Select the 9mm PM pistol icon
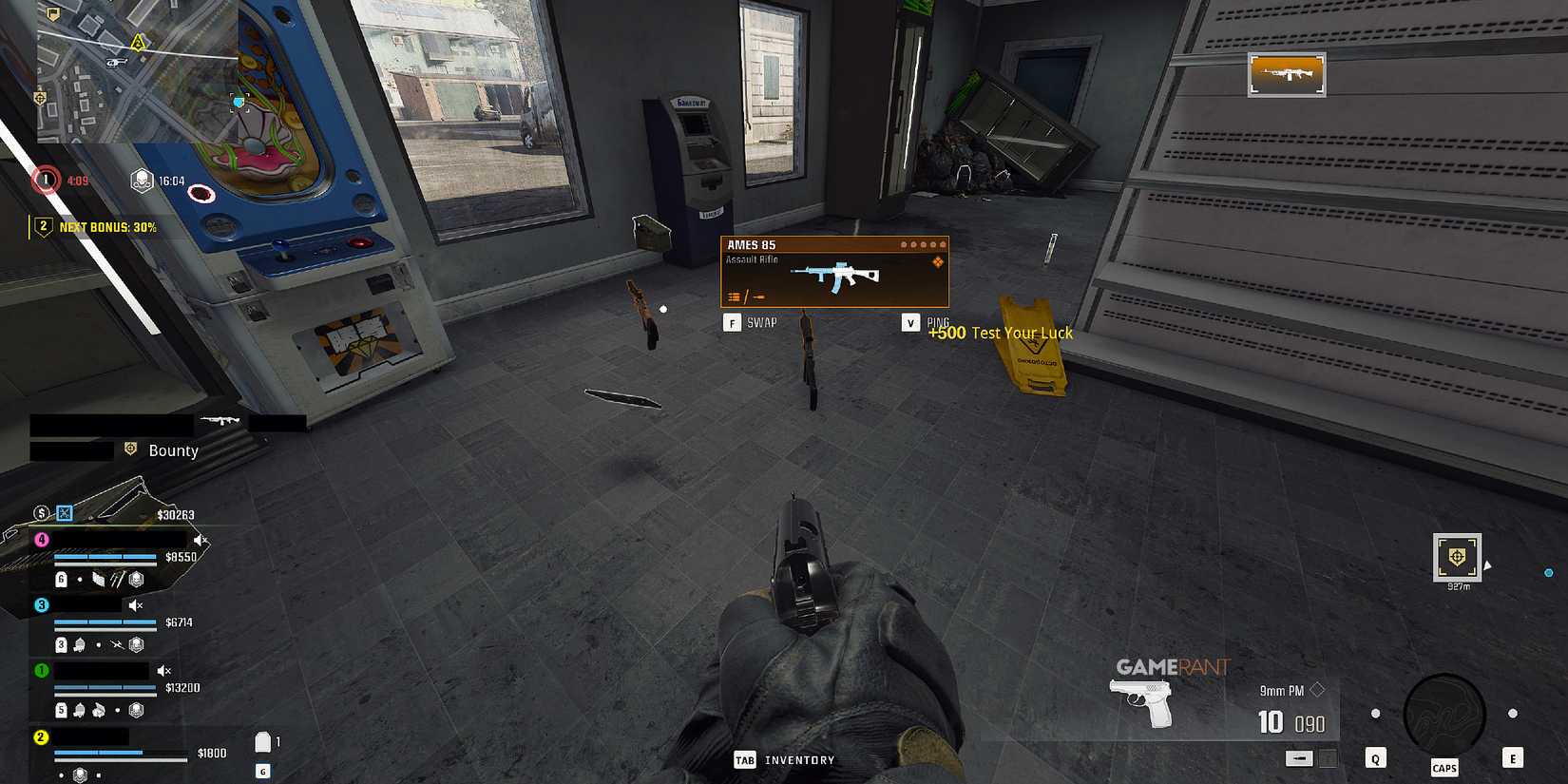This screenshot has width=1568, height=784. [1140, 701]
